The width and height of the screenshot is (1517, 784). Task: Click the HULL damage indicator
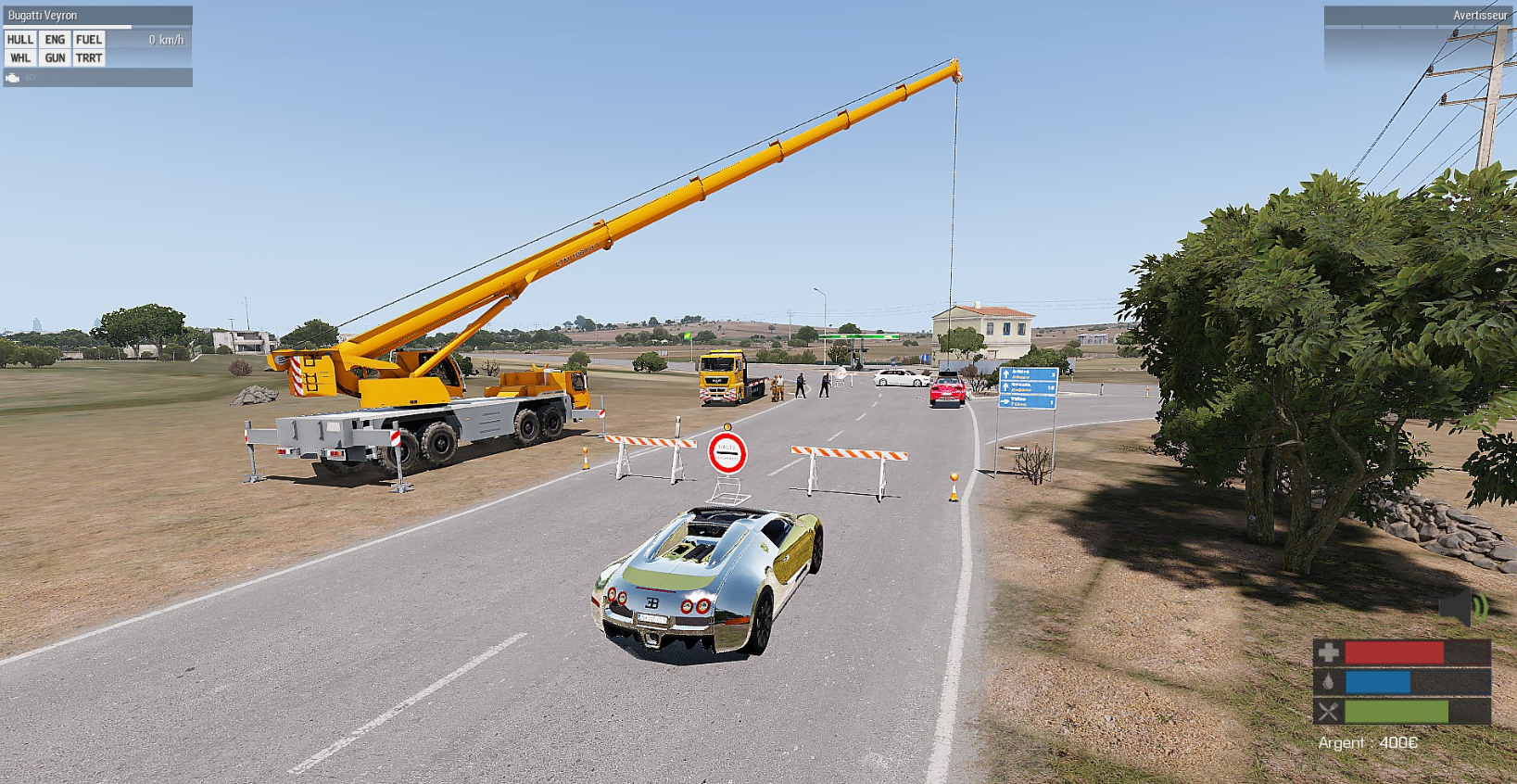(x=20, y=40)
